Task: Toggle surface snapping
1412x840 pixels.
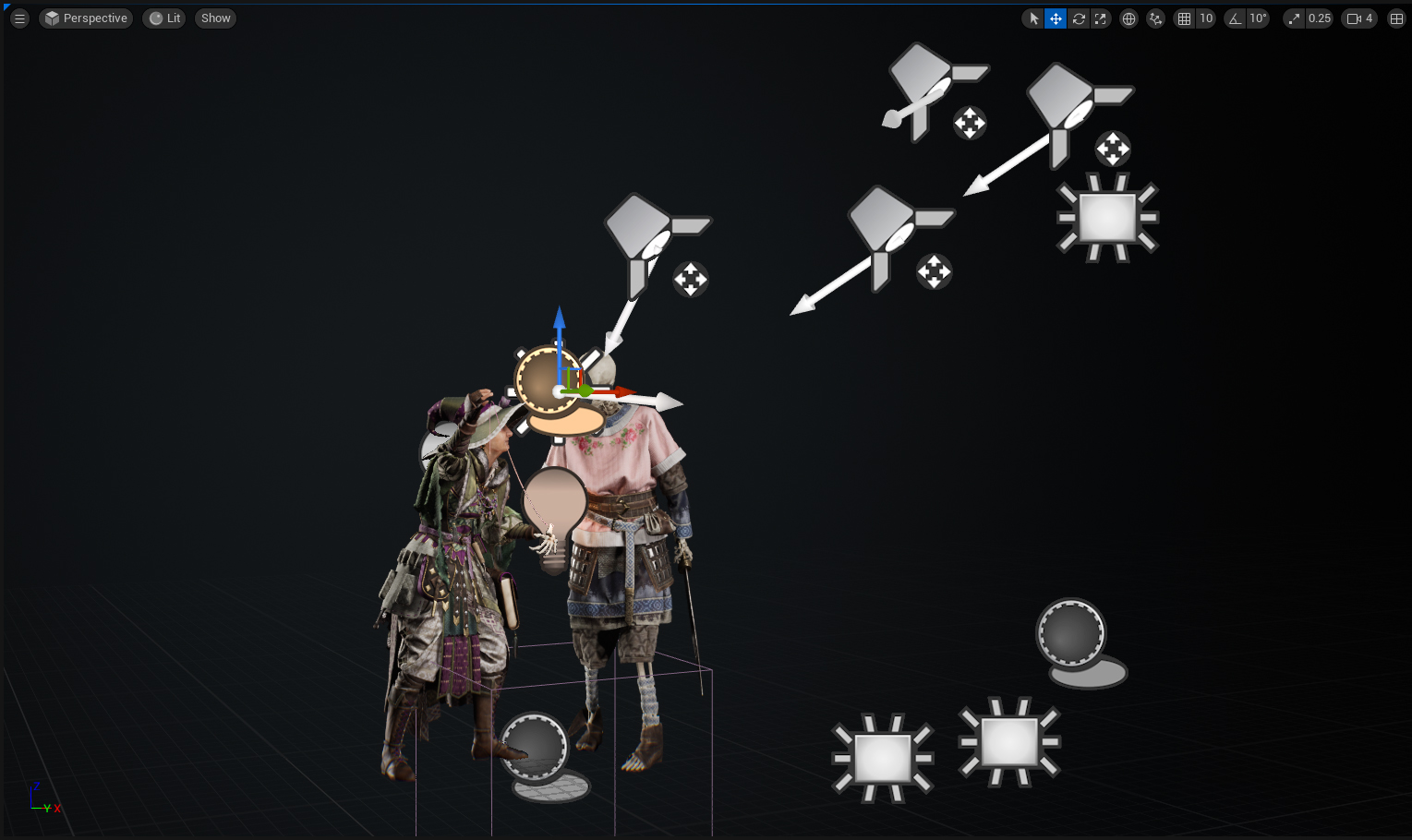Action: 1155,18
